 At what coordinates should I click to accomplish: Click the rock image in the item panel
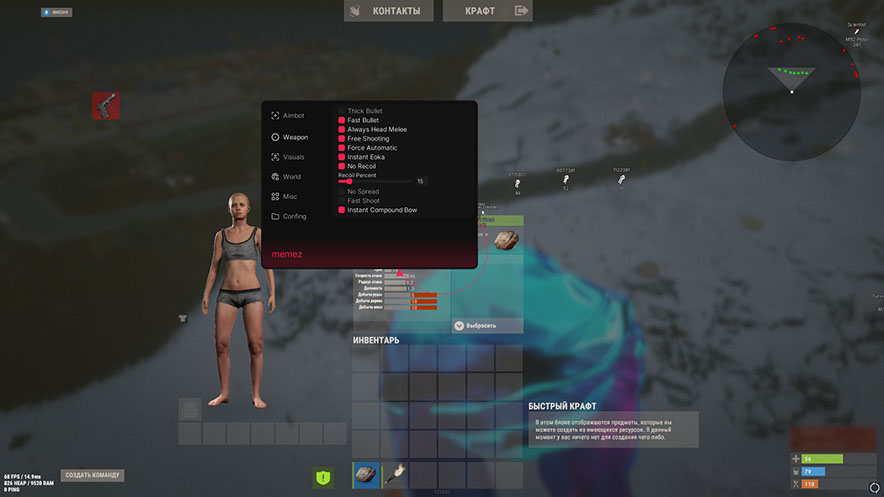pos(507,240)
